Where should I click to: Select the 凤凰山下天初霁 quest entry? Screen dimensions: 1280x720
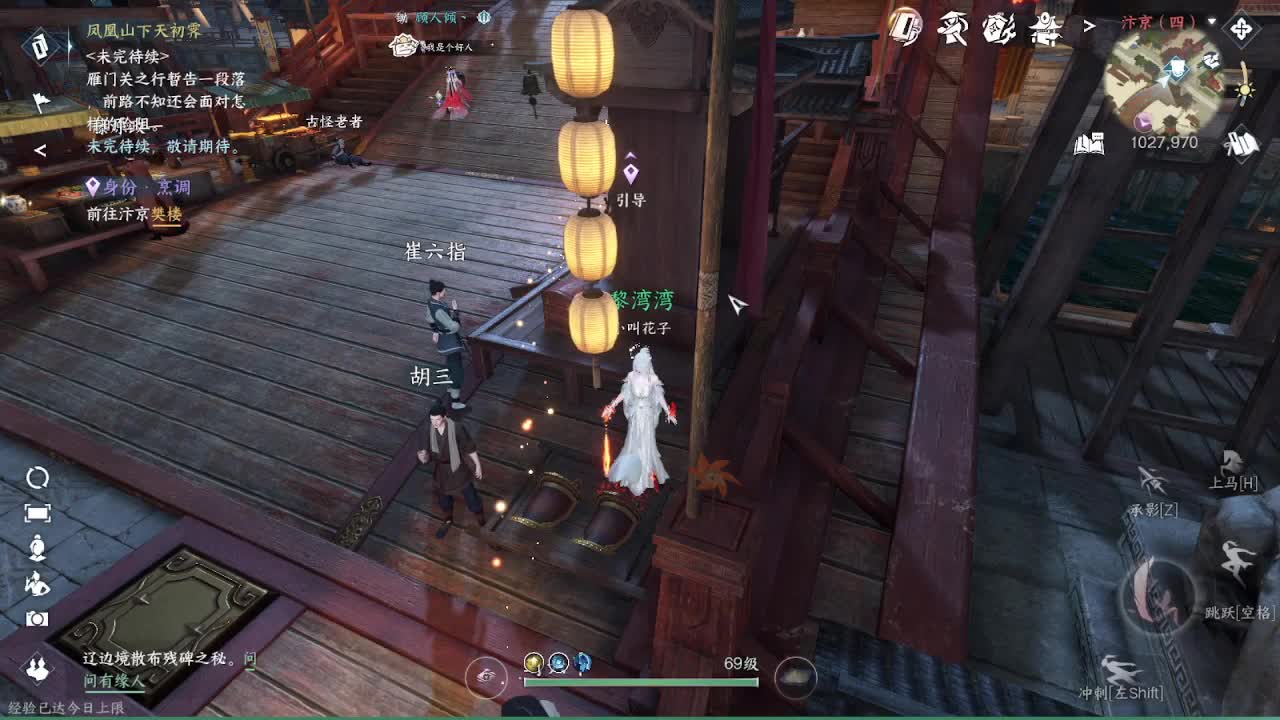tap(142, 30)
